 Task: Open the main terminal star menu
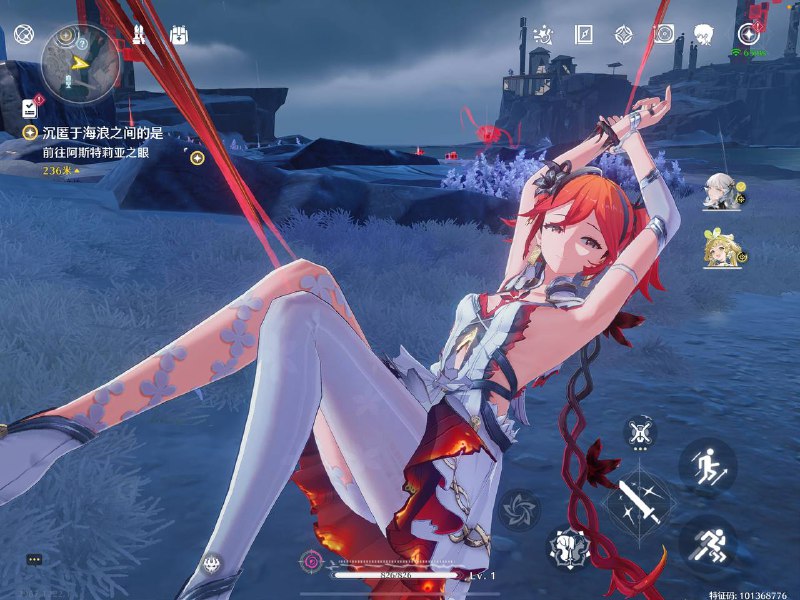click(x=748, y=33)
